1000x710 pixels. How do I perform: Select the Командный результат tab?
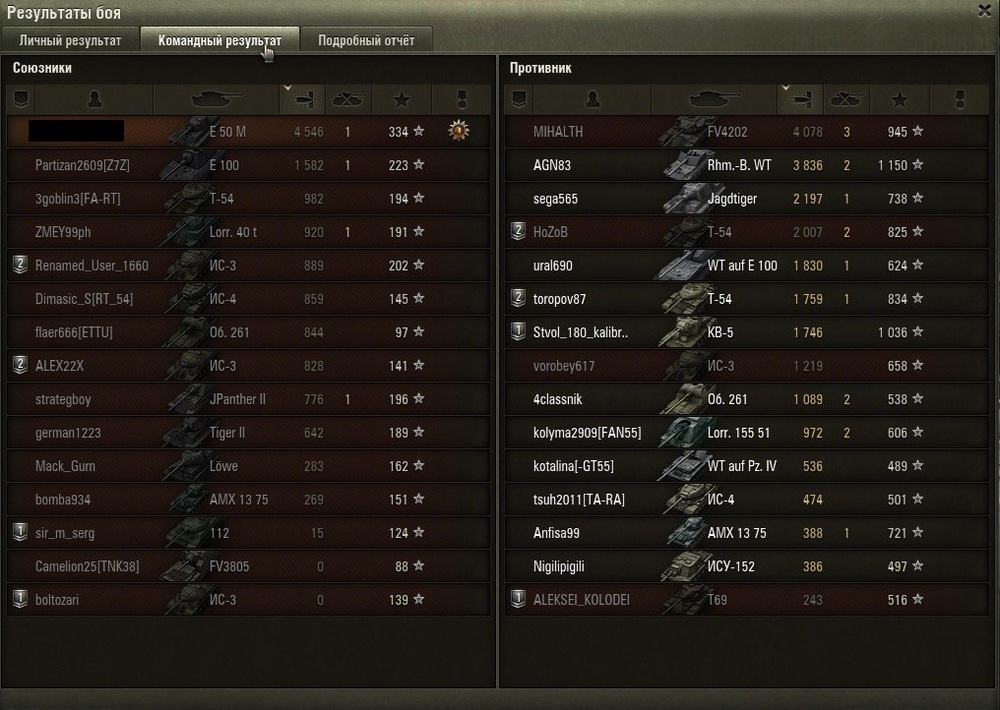pos(220,41)
